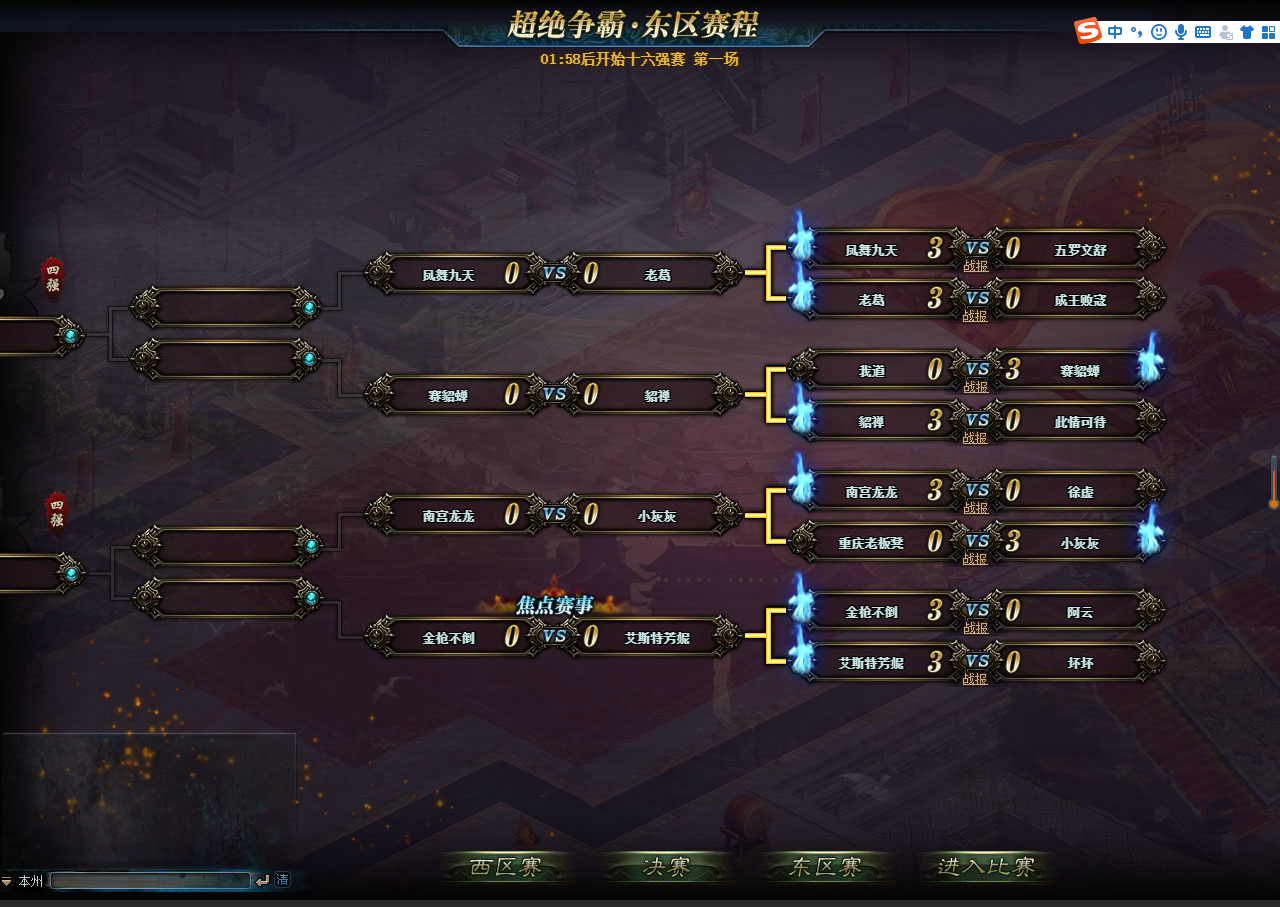Screen dimensions: 1280x907
Task: Select the 东区赛 bracket tab
Action: 826,867
